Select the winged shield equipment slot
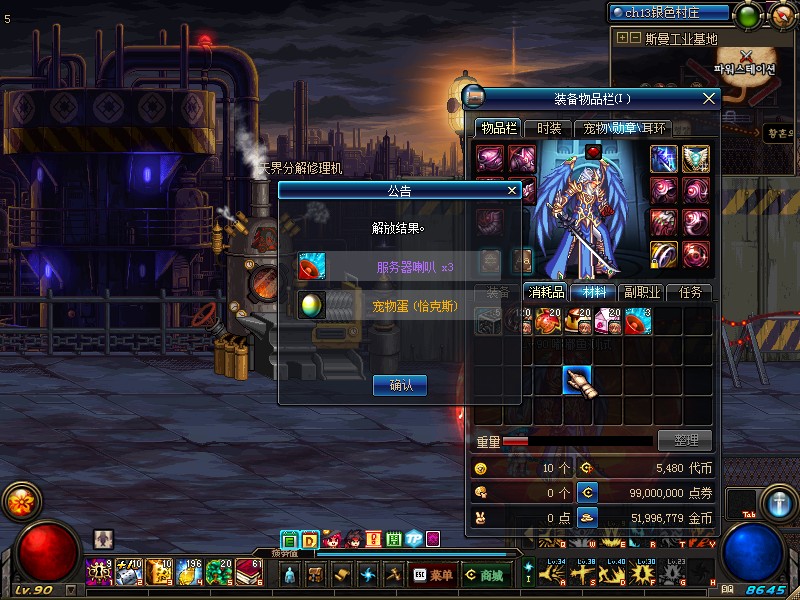Image resolution: width=800 pixels, height=600 pixels. [x=695, y=159]
